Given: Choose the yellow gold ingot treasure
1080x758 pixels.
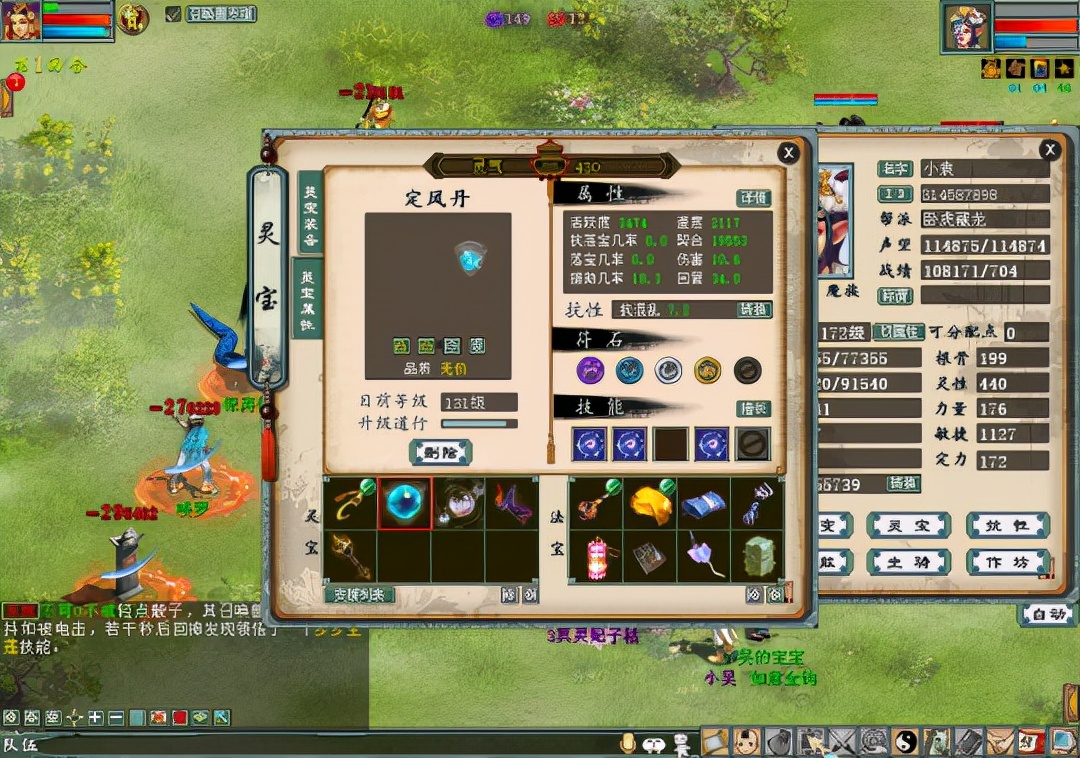Looking at the screenshot, I should 650,503.
